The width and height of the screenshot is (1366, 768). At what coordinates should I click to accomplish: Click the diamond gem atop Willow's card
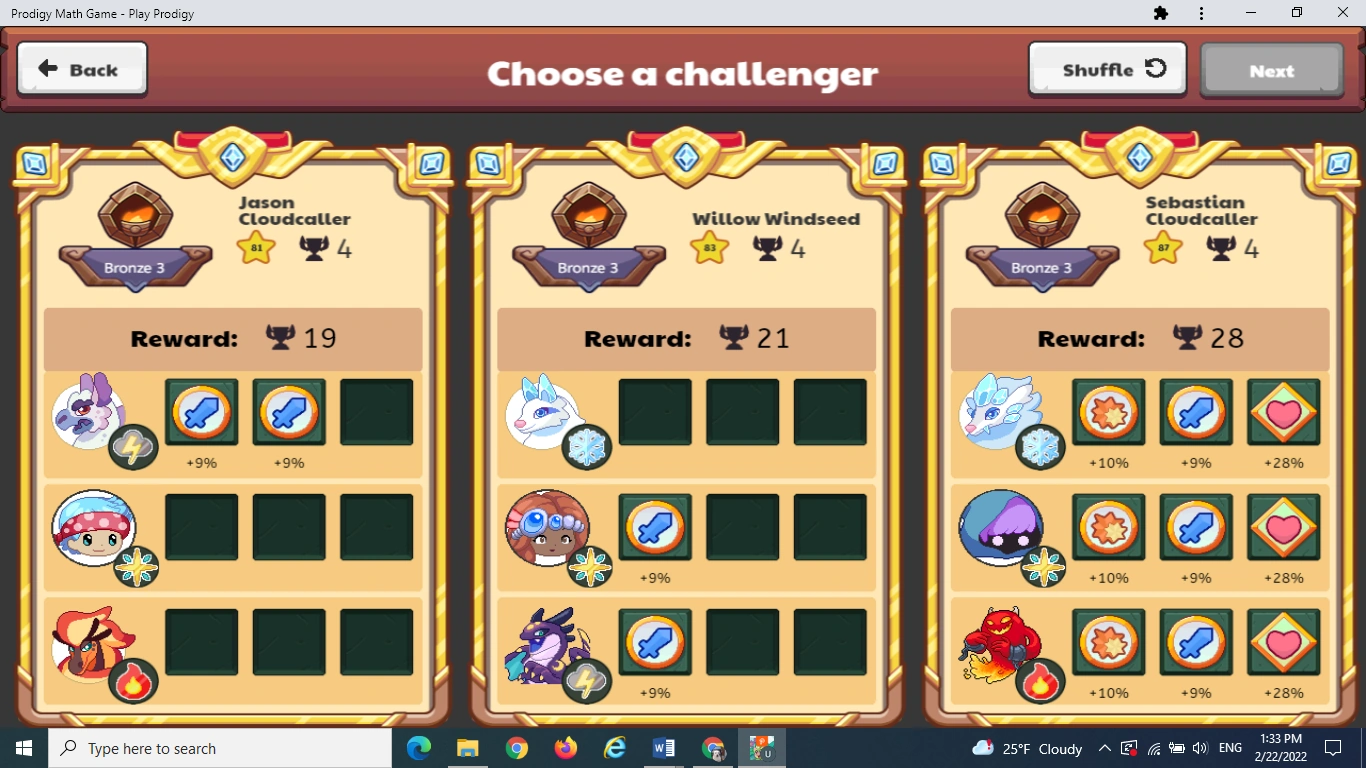(x=686, y=156)
